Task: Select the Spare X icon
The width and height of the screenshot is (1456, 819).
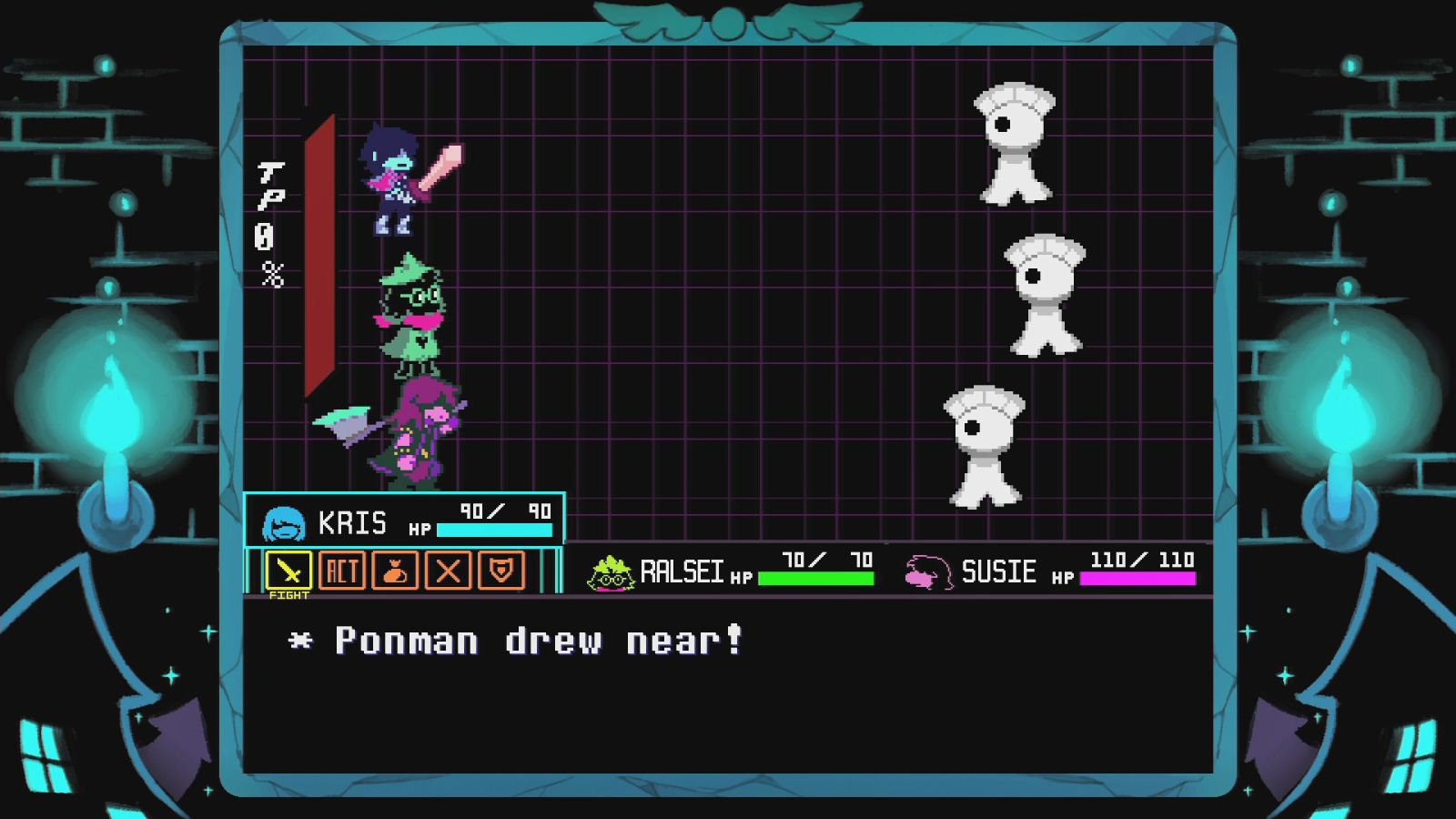Action: (x=450, y=571)
